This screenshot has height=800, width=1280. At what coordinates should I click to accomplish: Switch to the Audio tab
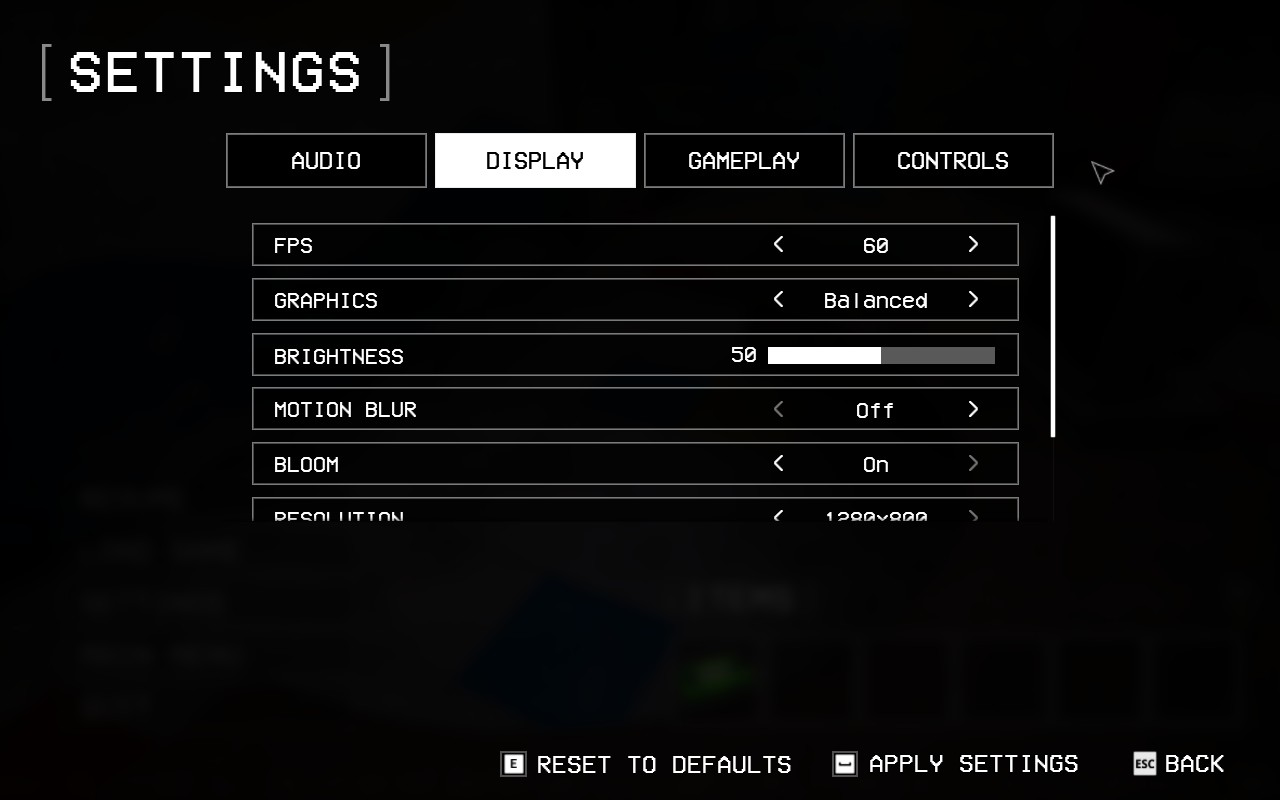click(x=326, y=161)
